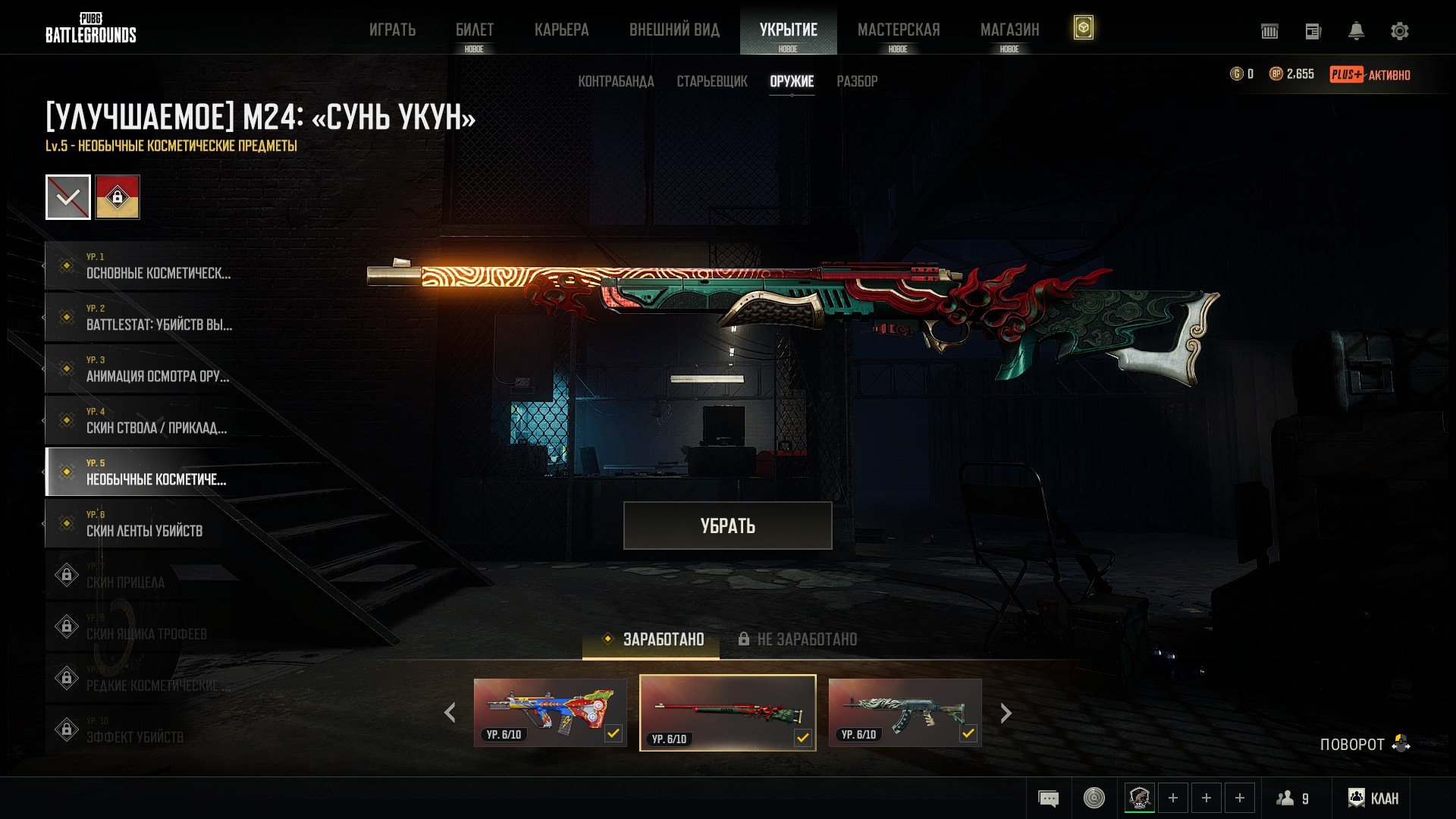
Task: Select the КОНТРАБАНДА sub-tab
Action: pyautogui.click(x=616, y=81)
